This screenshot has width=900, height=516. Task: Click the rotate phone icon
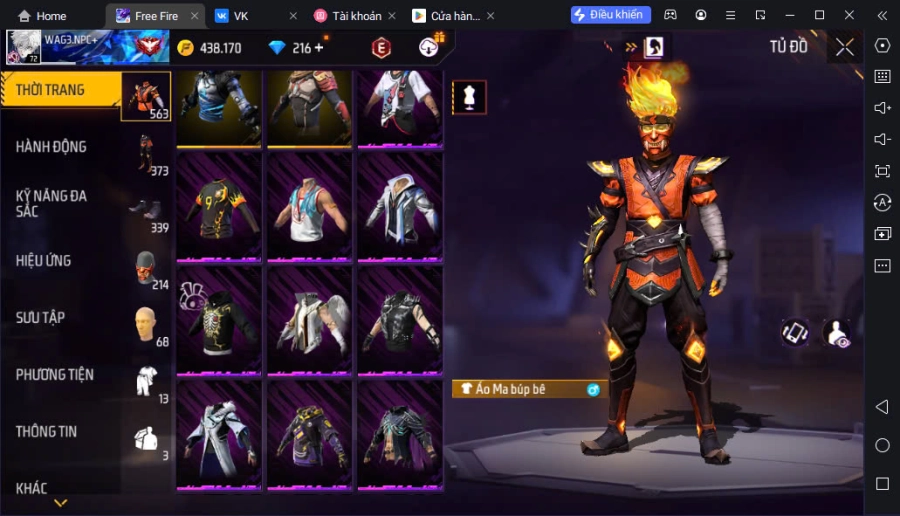[795, 333]
